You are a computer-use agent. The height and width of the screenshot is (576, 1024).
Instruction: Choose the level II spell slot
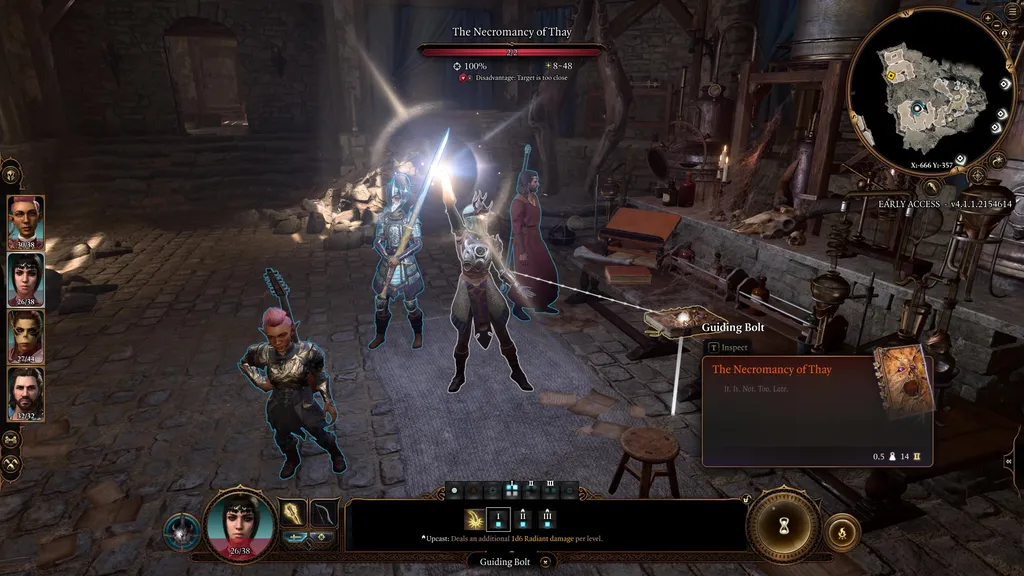(523, 519)
